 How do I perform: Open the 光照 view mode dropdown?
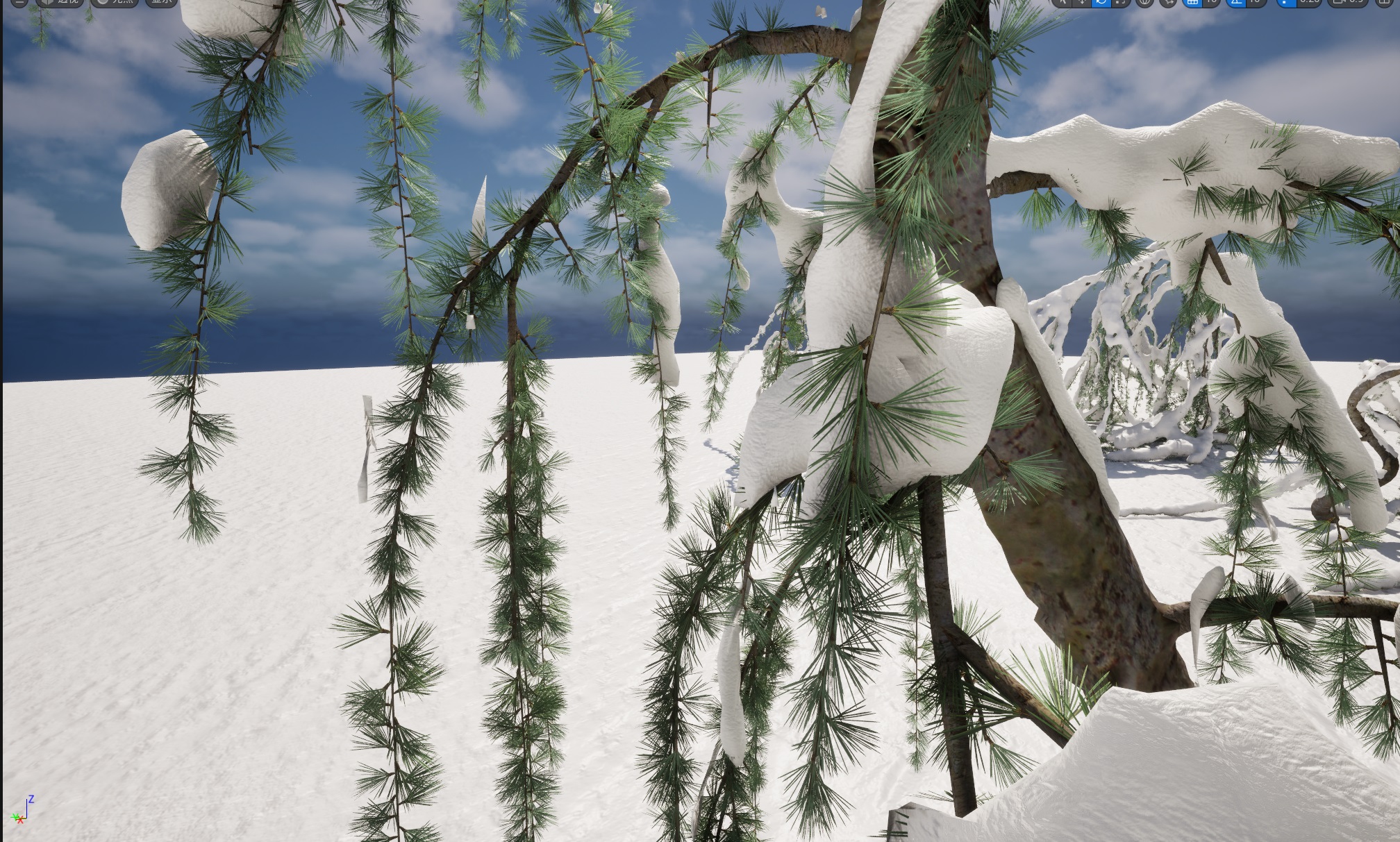pos(117,3)
